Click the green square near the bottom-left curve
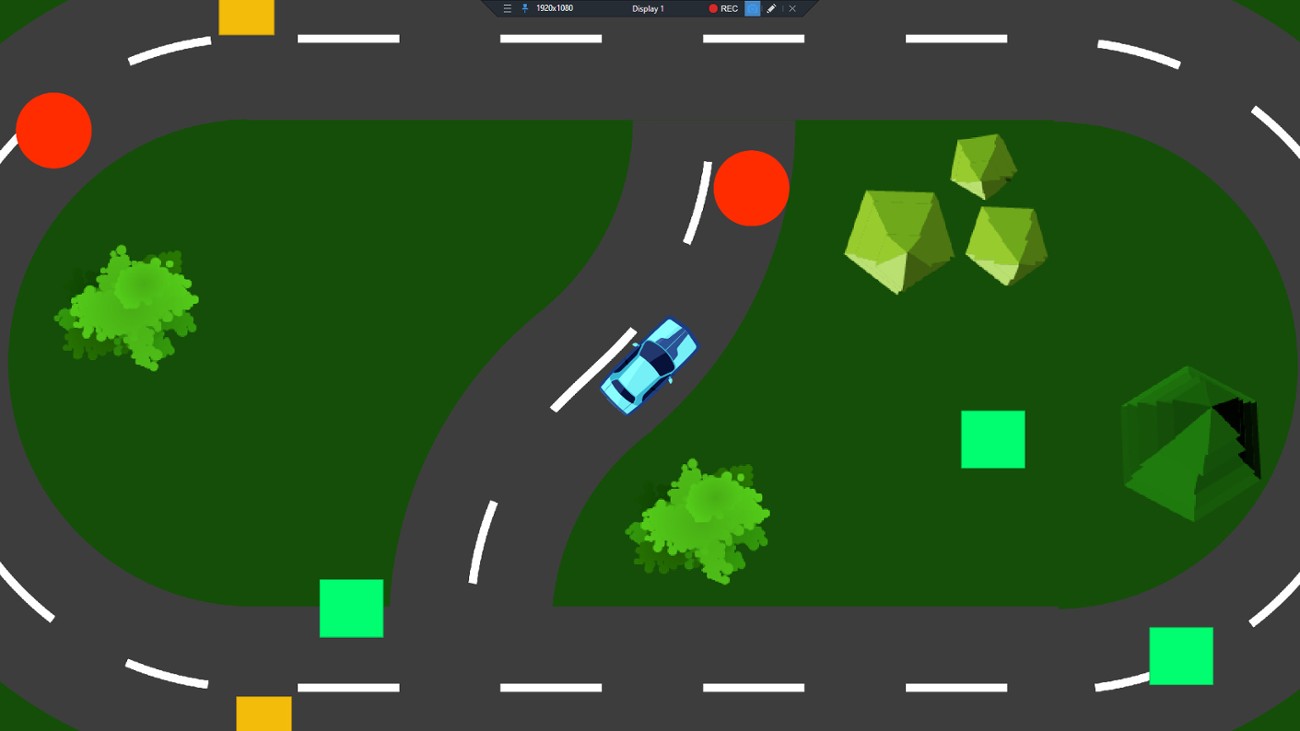Screen dimensions: 1300x731 coord(350,608)
